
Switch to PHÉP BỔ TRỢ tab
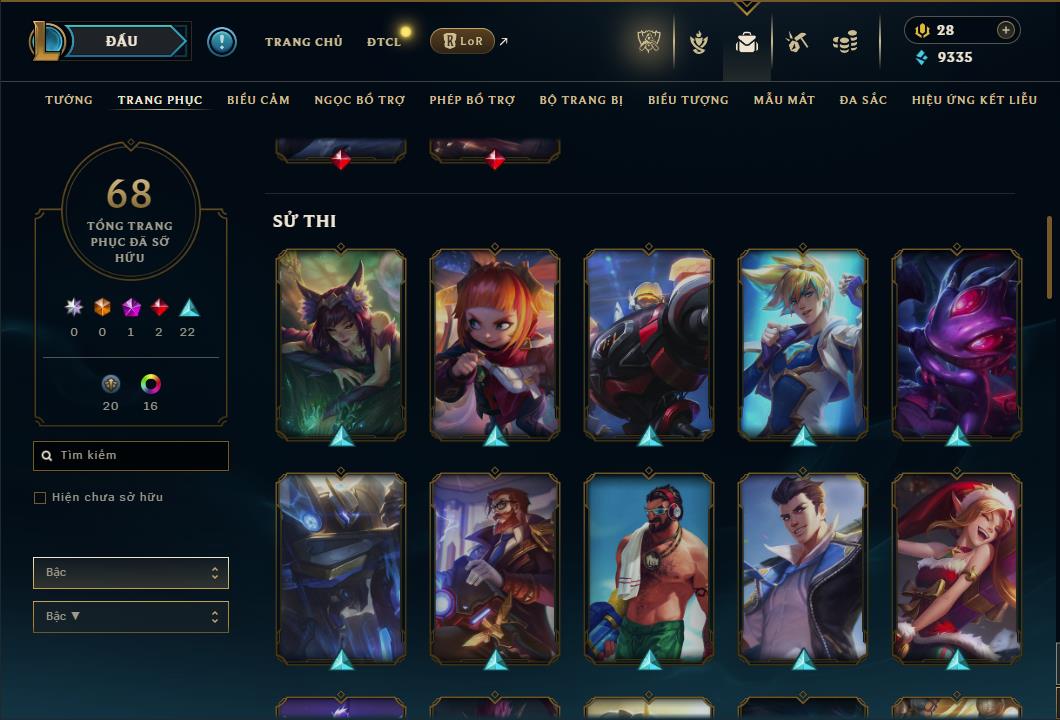click(472, 100)
